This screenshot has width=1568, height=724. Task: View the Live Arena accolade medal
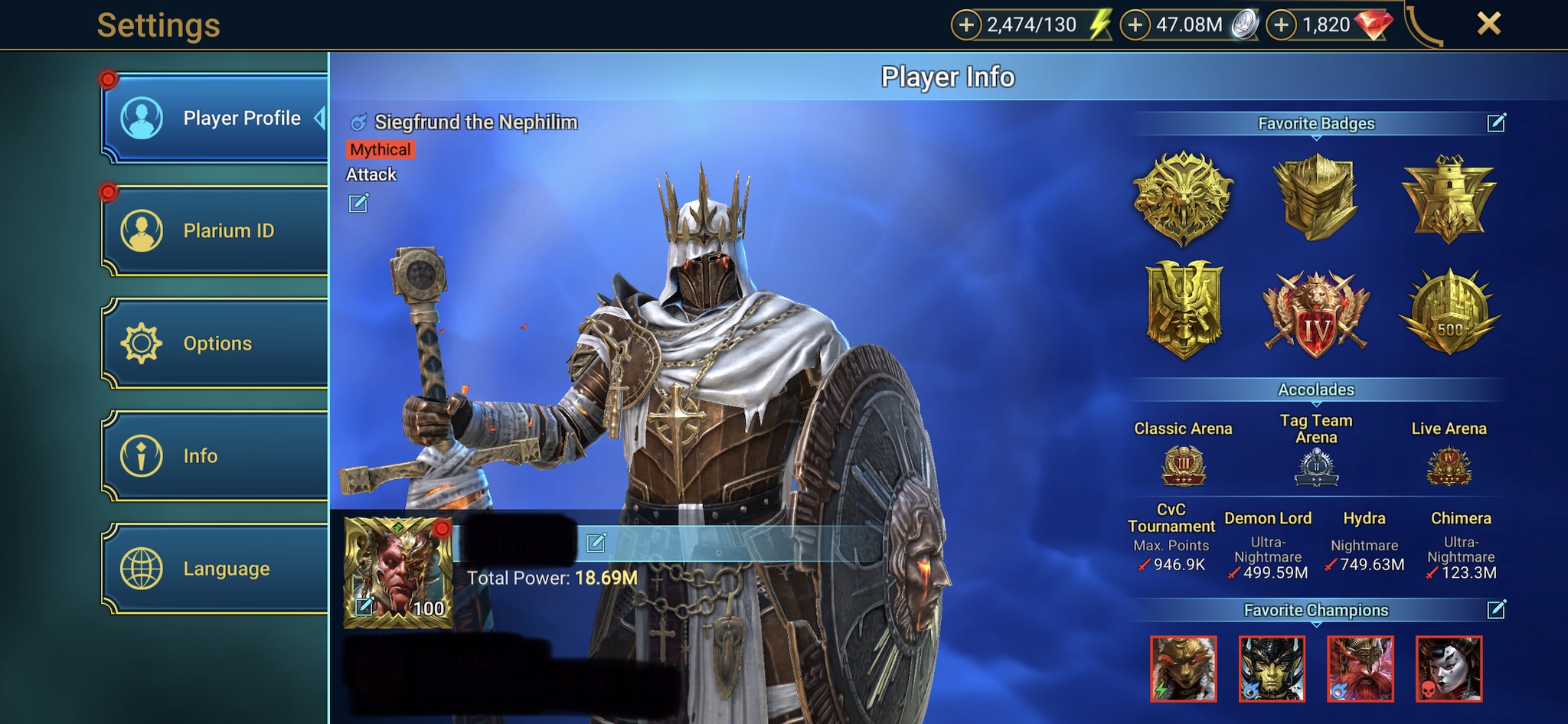[1449, 465]
